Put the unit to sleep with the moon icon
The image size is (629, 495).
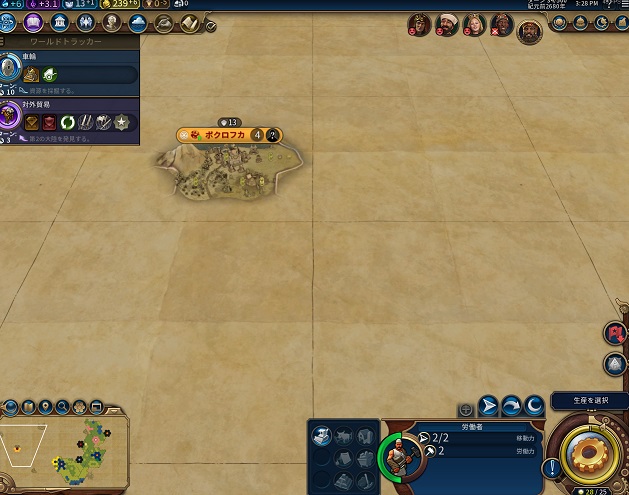click(x=534, y=406)
